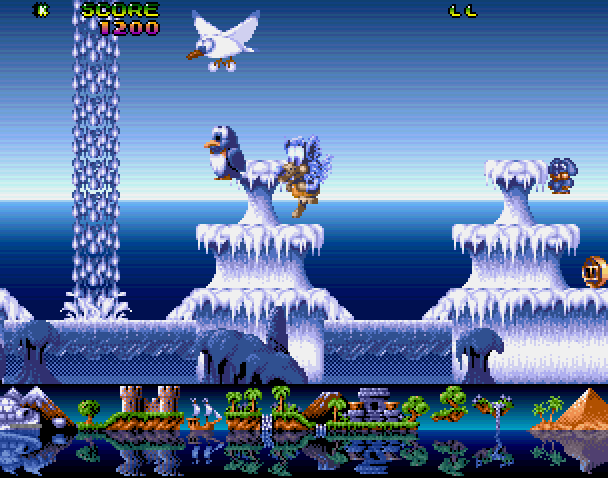Click the sailing ship on the world map
608x478 pixels.
[204, 413]
